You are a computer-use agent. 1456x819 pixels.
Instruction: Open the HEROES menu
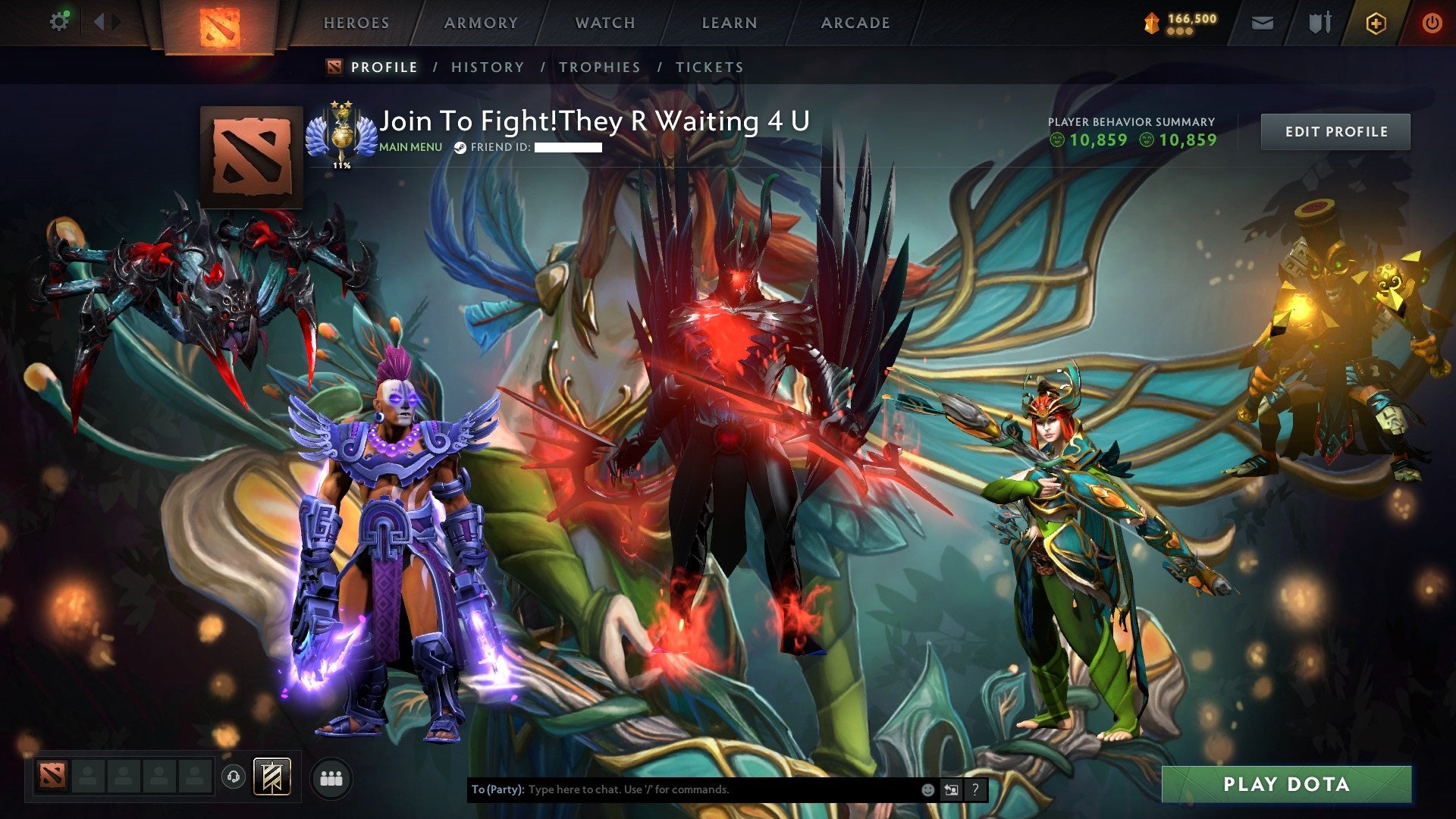[356, 23]
